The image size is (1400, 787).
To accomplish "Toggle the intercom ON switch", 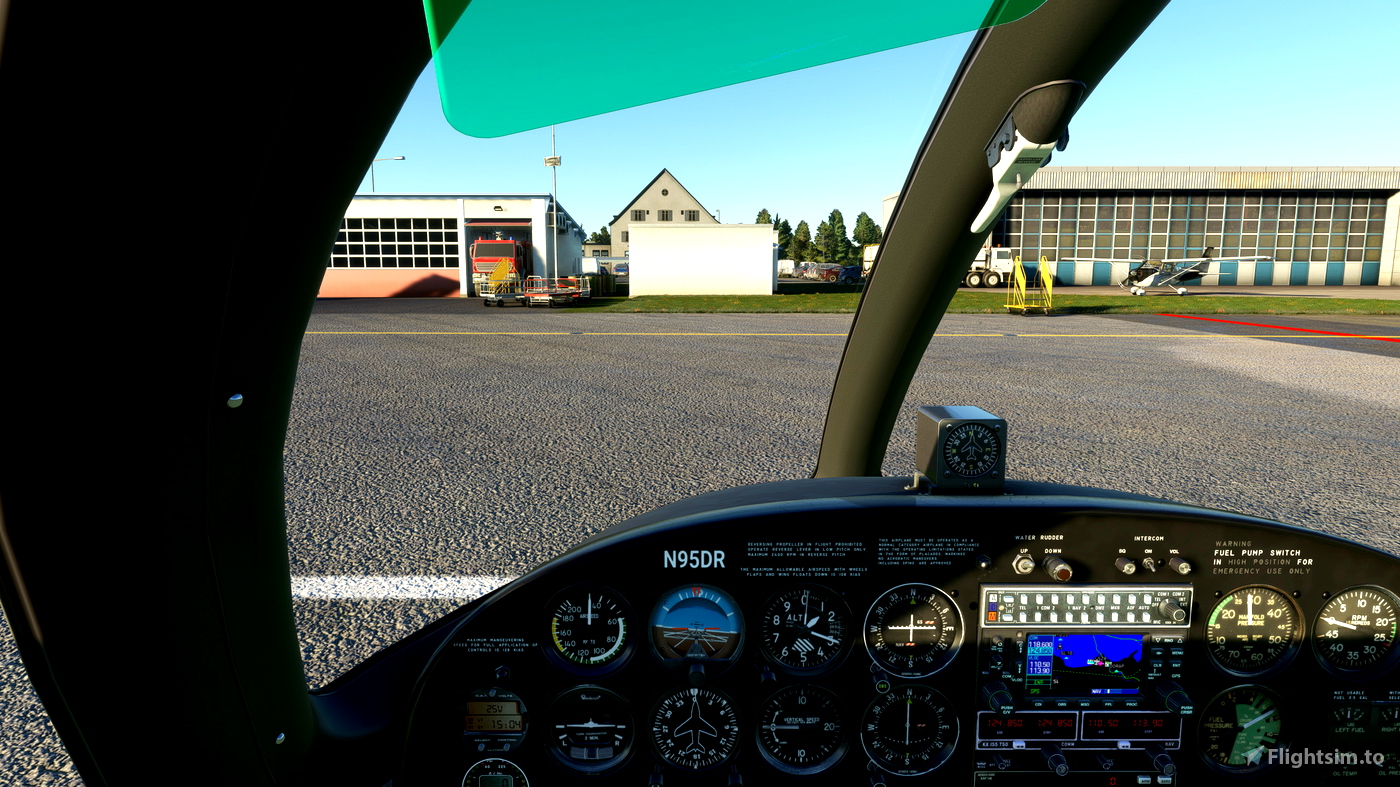I will click(1150, 565).
